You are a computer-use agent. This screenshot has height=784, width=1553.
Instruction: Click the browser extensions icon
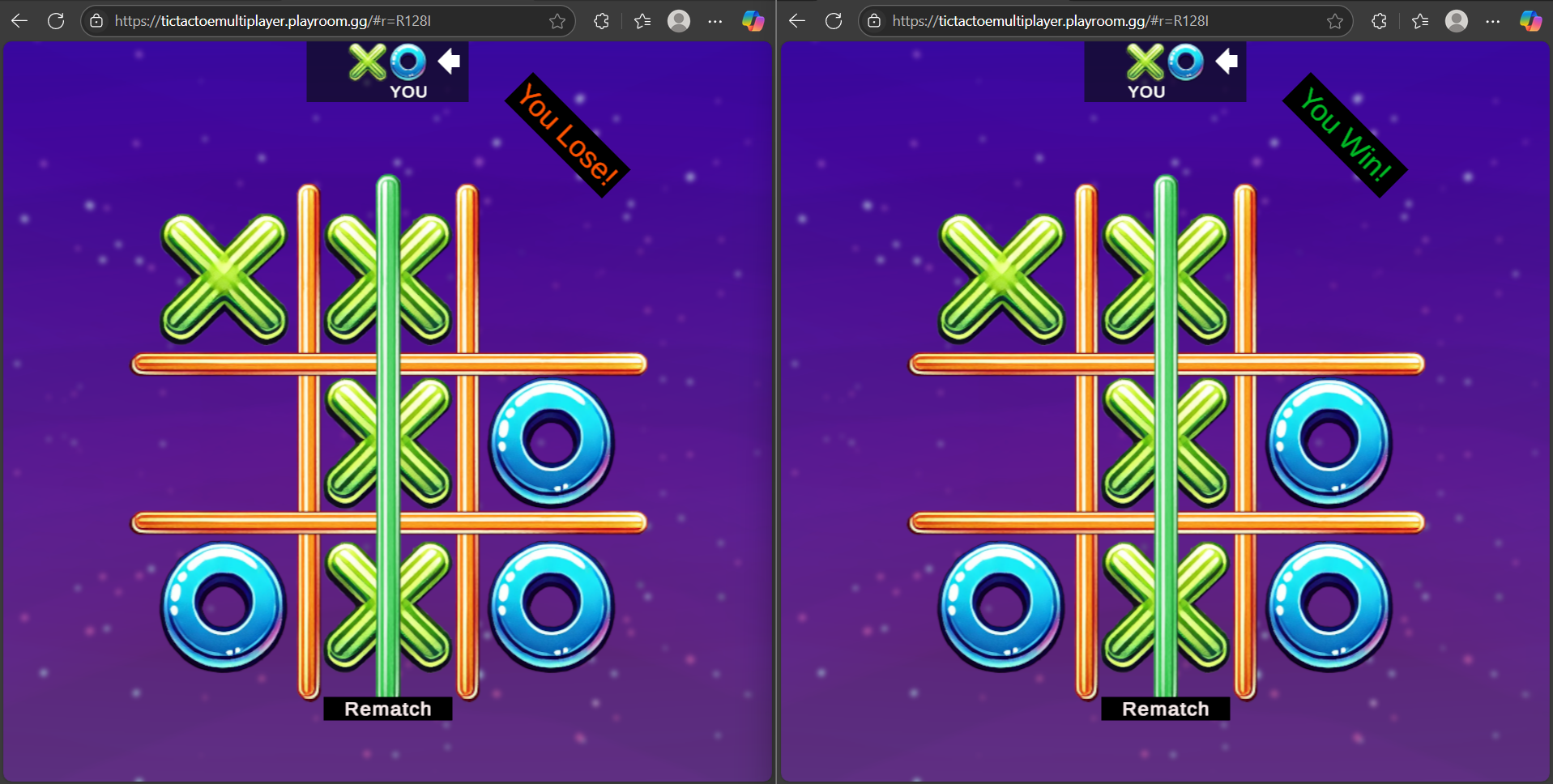tap(601, 21)
